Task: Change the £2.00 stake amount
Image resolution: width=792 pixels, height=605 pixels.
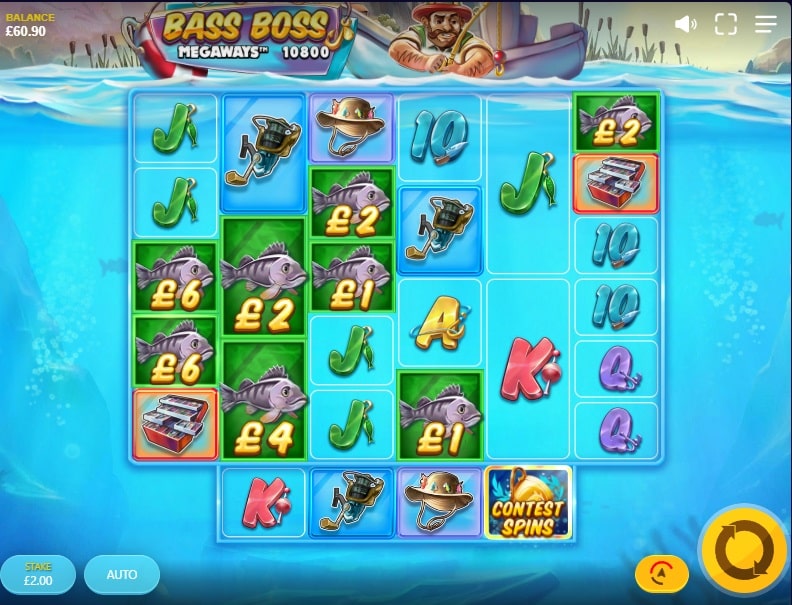Action: click(x=38, y=575)
